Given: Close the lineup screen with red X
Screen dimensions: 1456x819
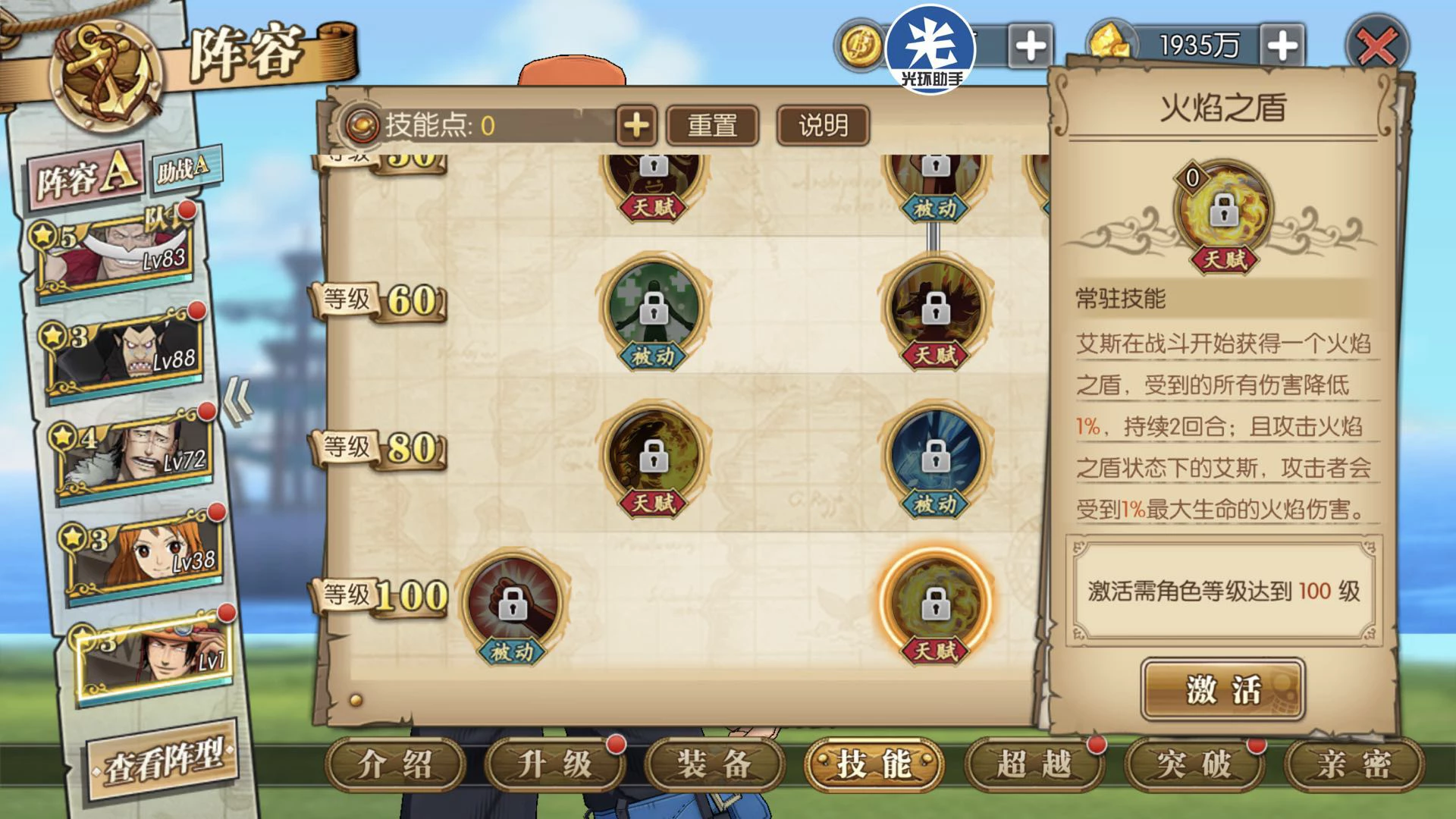Looking at the screenshot, I should (1376, 47).
